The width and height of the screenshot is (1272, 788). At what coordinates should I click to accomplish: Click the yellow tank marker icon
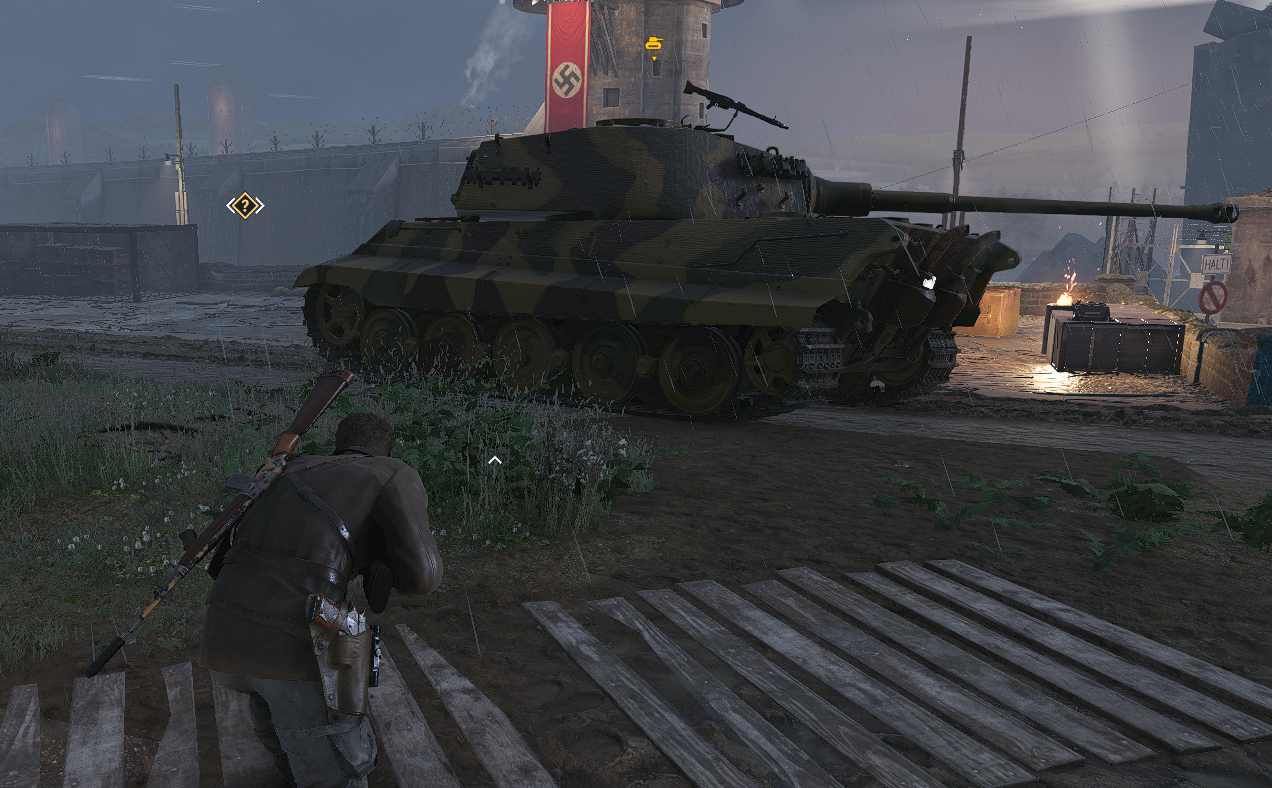(654, 44)
